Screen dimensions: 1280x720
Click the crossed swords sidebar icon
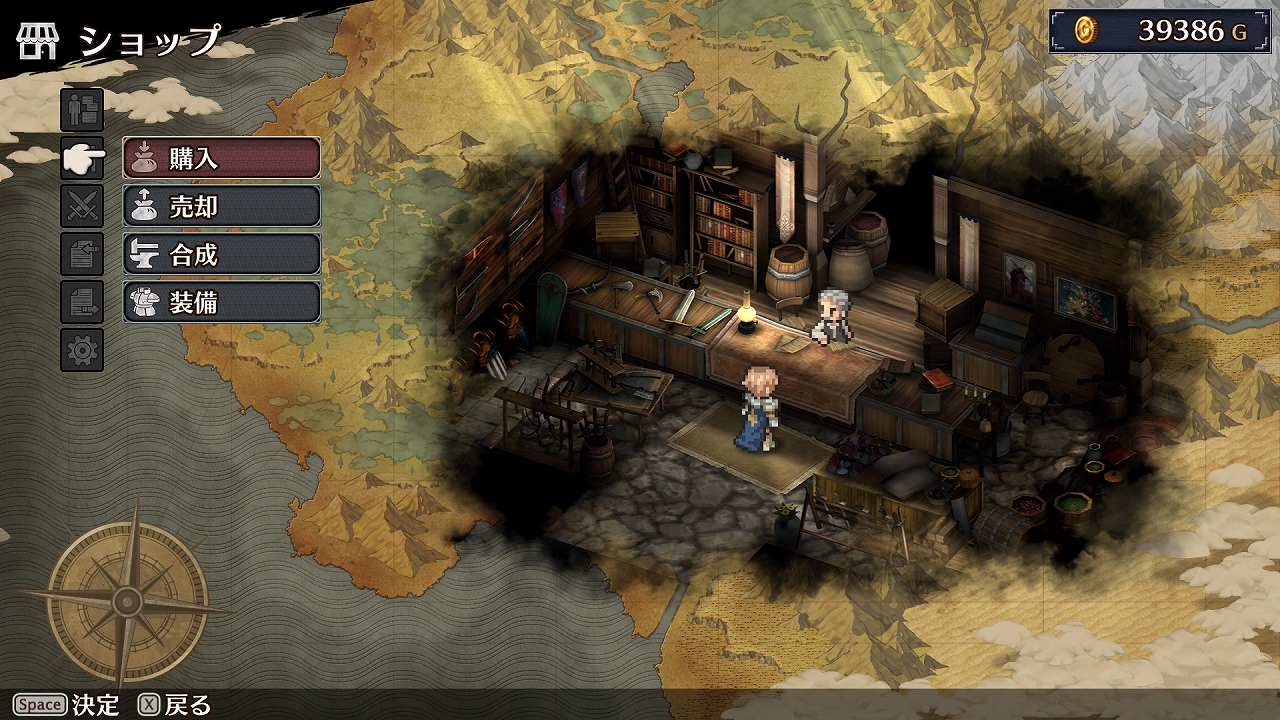82,207
